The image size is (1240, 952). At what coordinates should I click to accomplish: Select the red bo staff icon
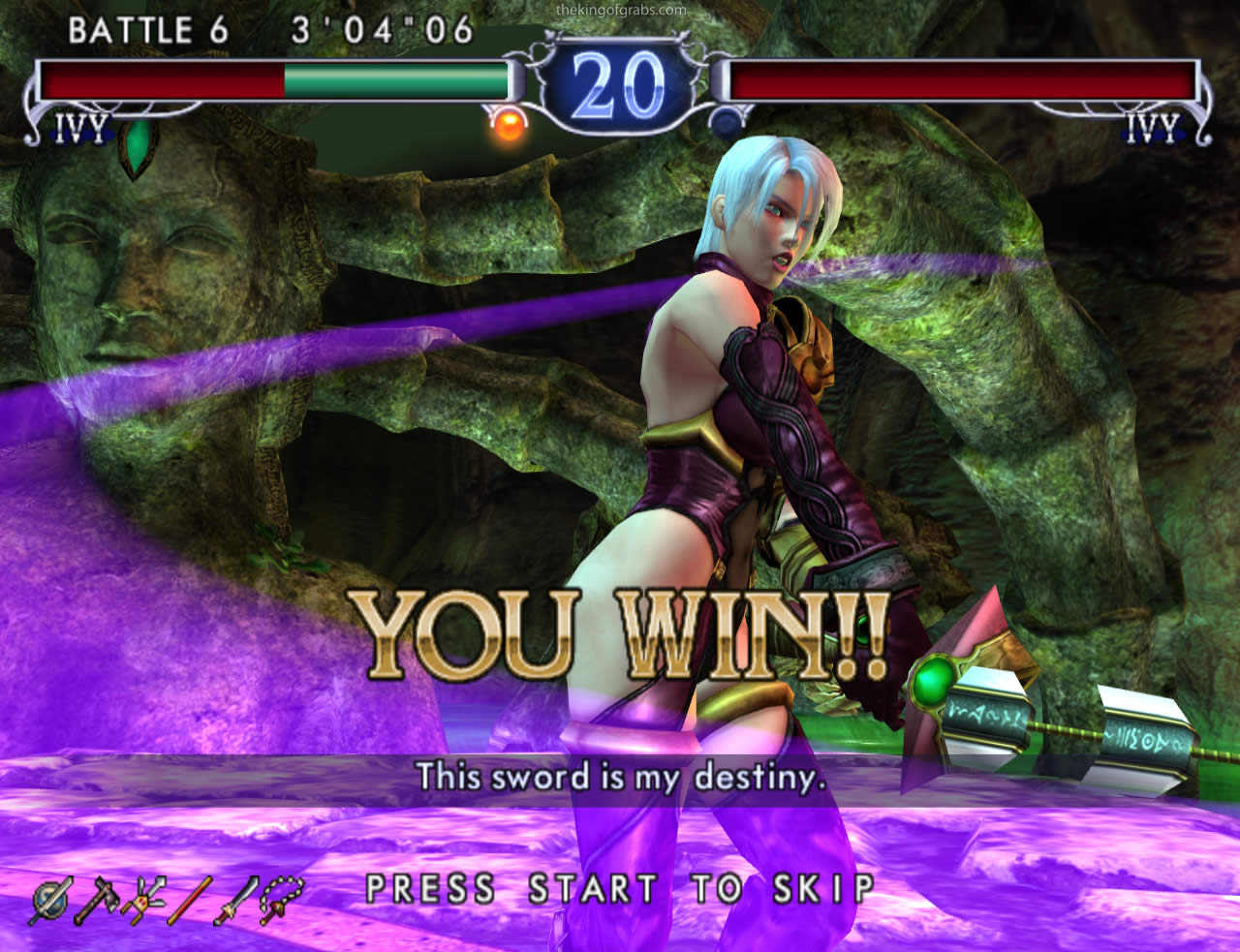coord(189,901)
